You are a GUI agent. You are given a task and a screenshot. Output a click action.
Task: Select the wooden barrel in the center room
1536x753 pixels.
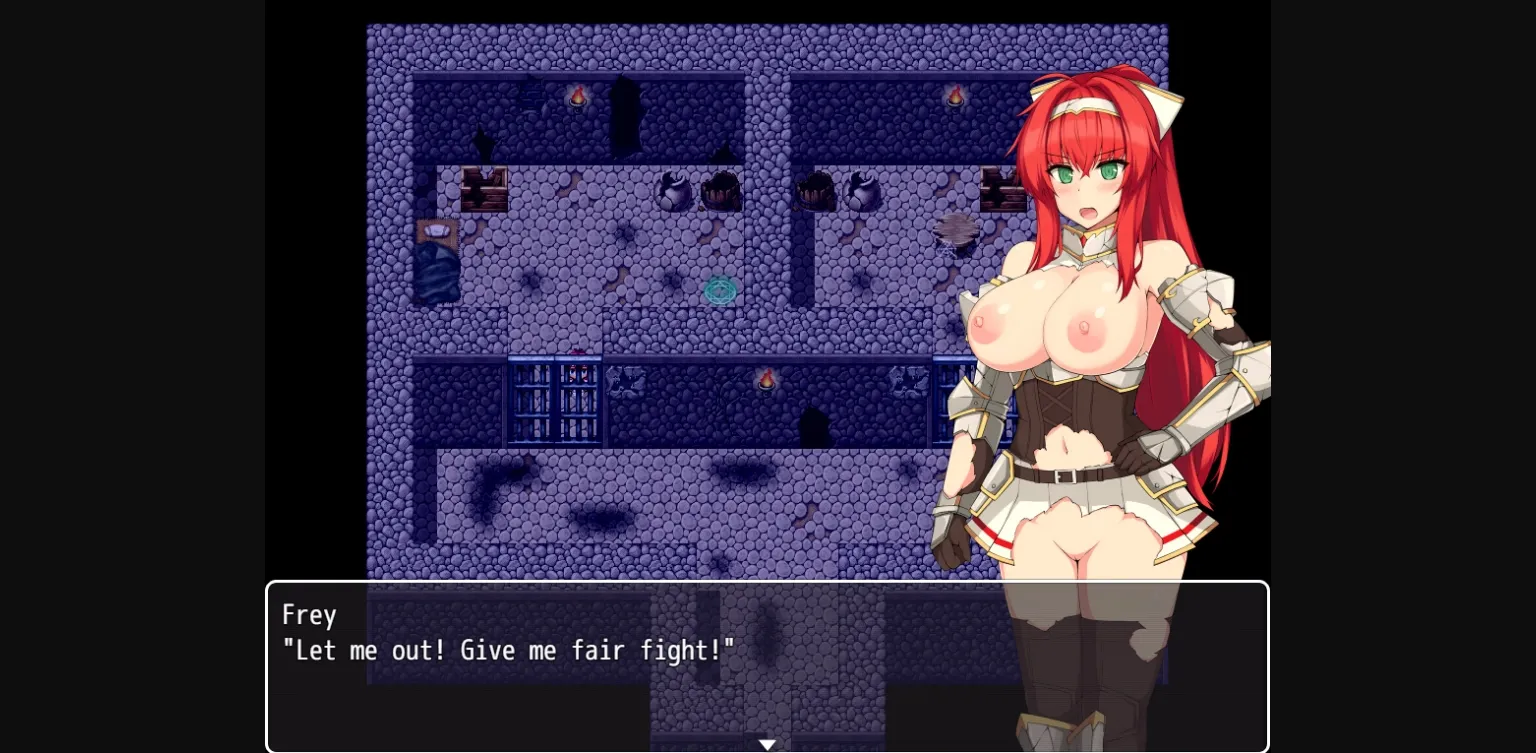coord(720,190)
